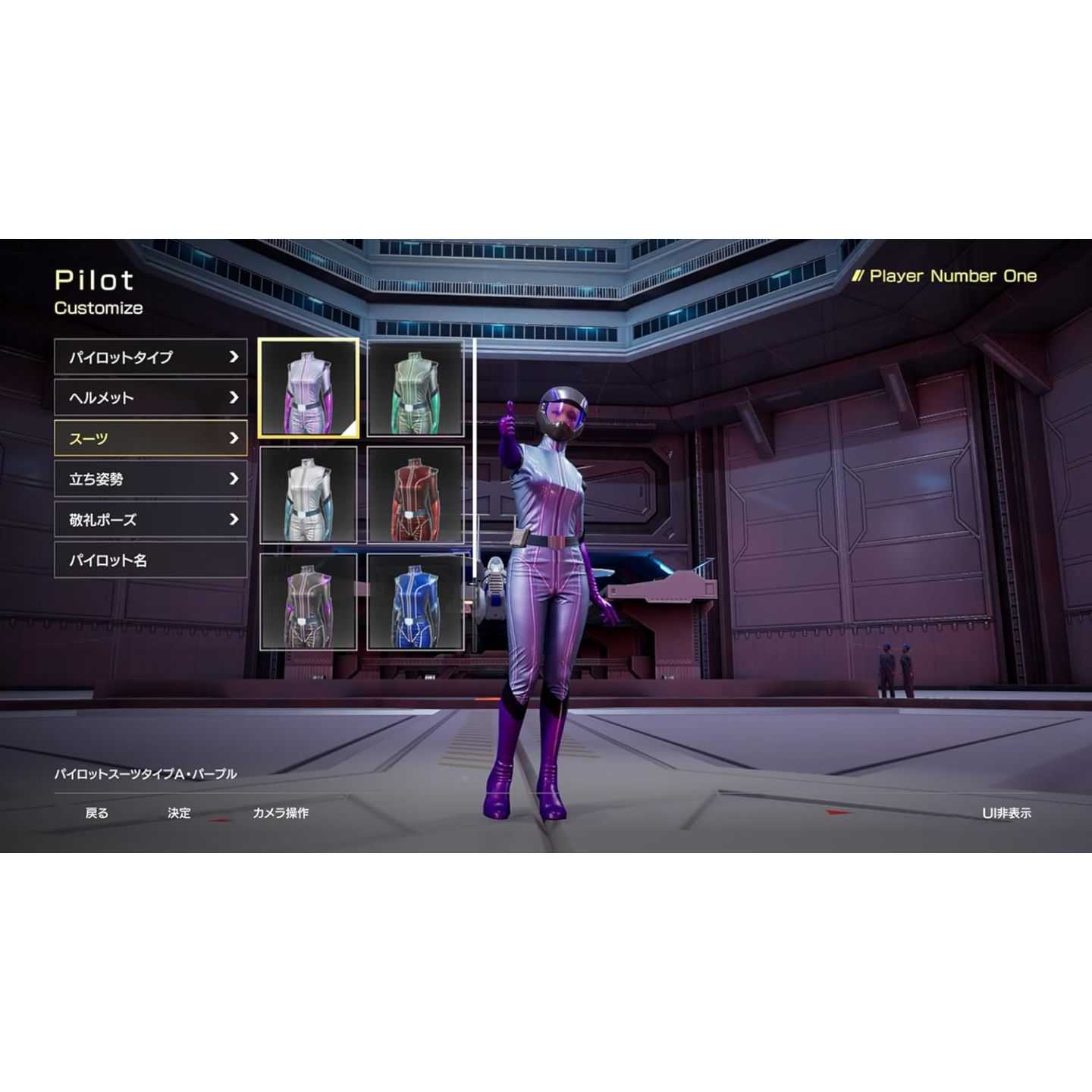Choose the brown pilot suit thumbnail
1092x1092 pixels.
tap(309, 602)
